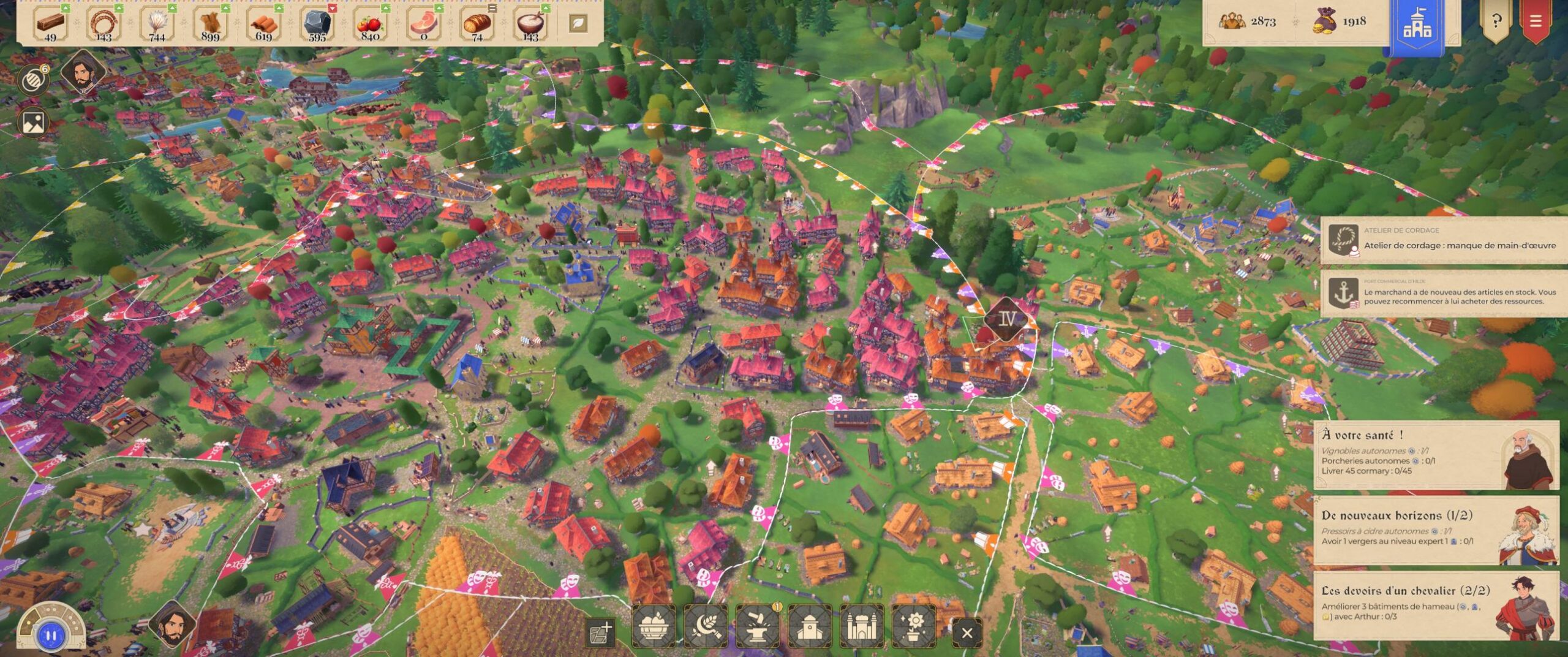Viewport: 1568px width, 657px height.
Task: Select the fruit basket build category
Action: (654, 626)
